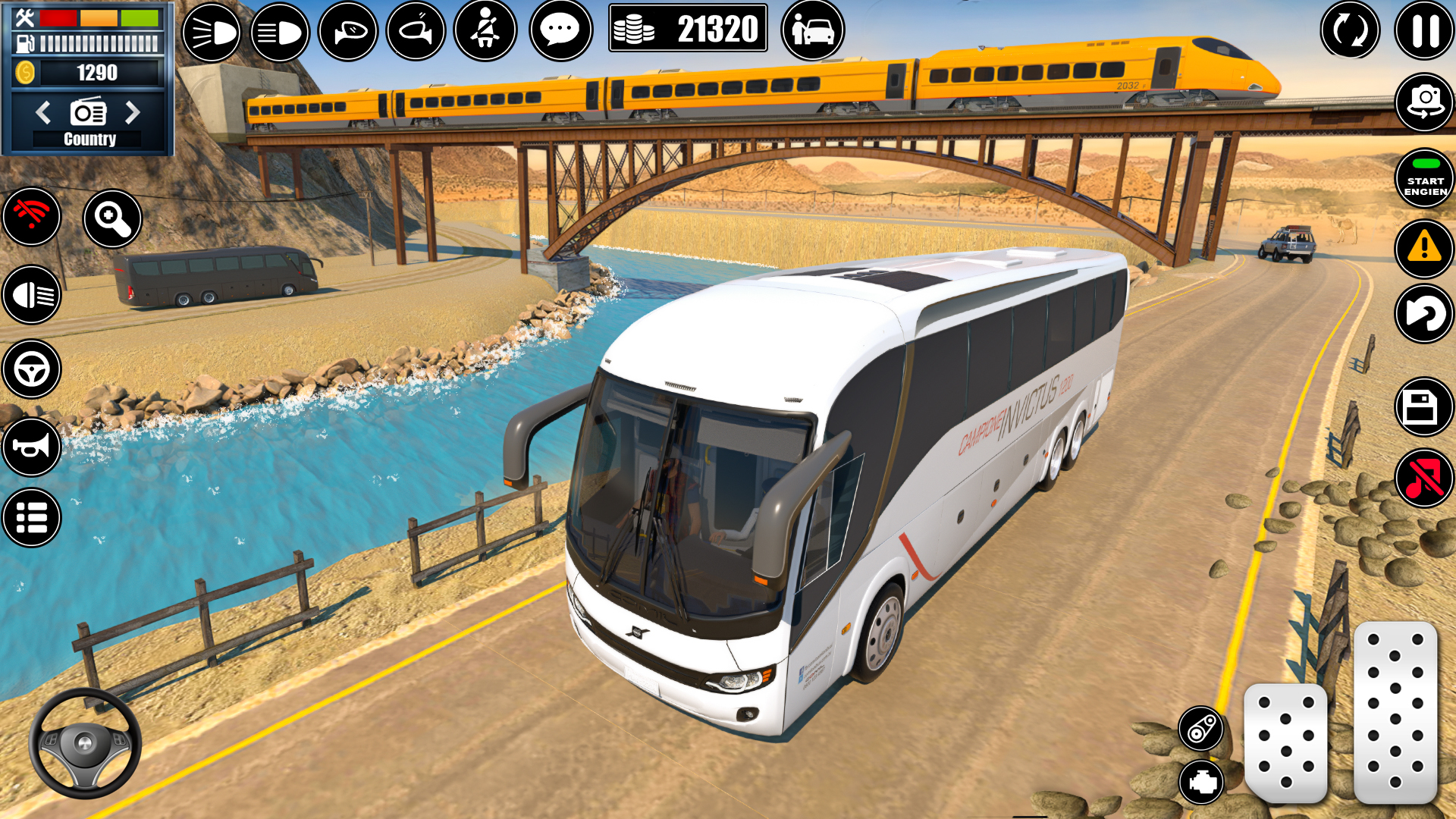
Task: Change the camera angle
Action: coord(1424,101)
